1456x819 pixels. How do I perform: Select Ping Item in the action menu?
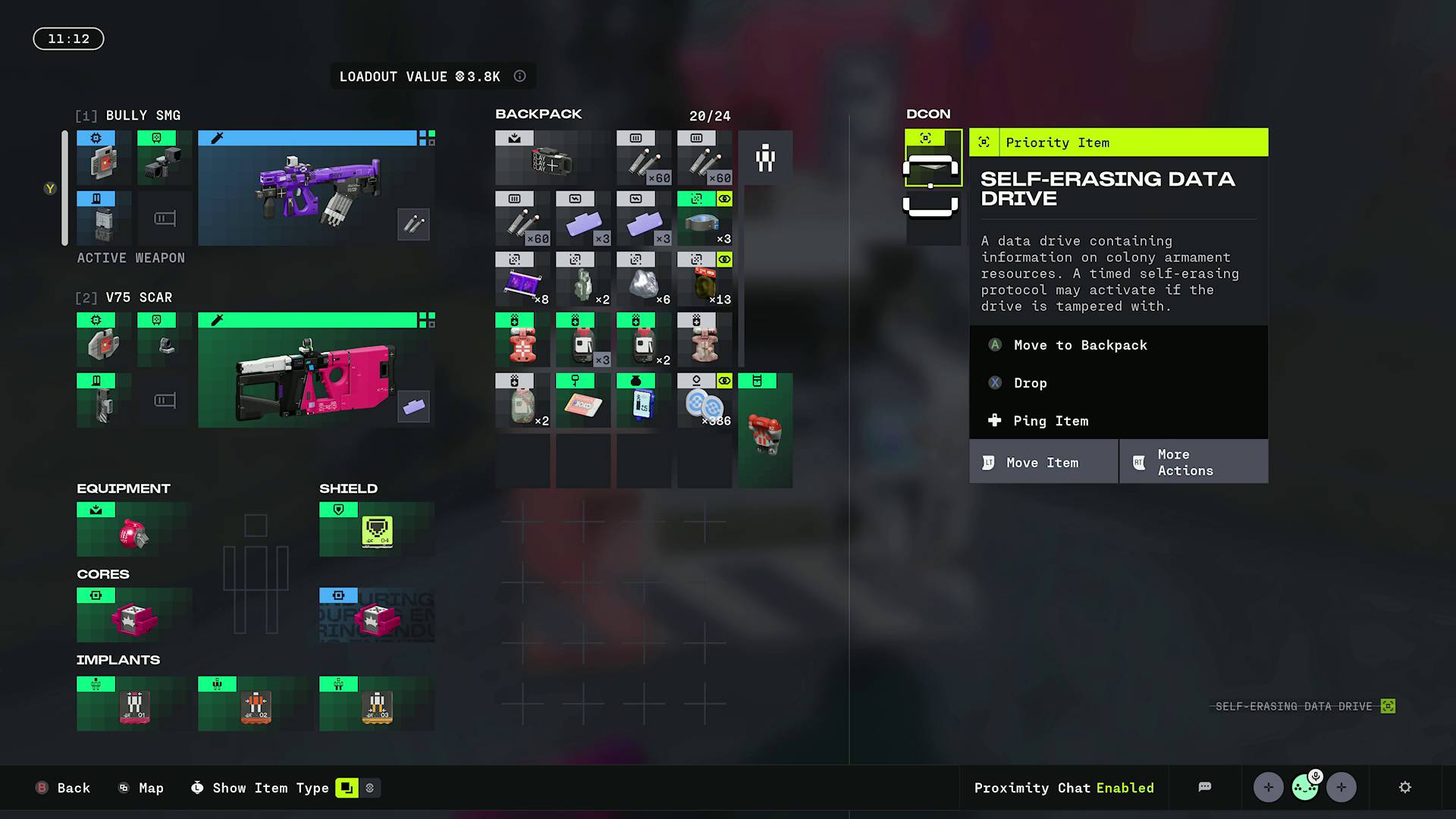[1052, 421]
